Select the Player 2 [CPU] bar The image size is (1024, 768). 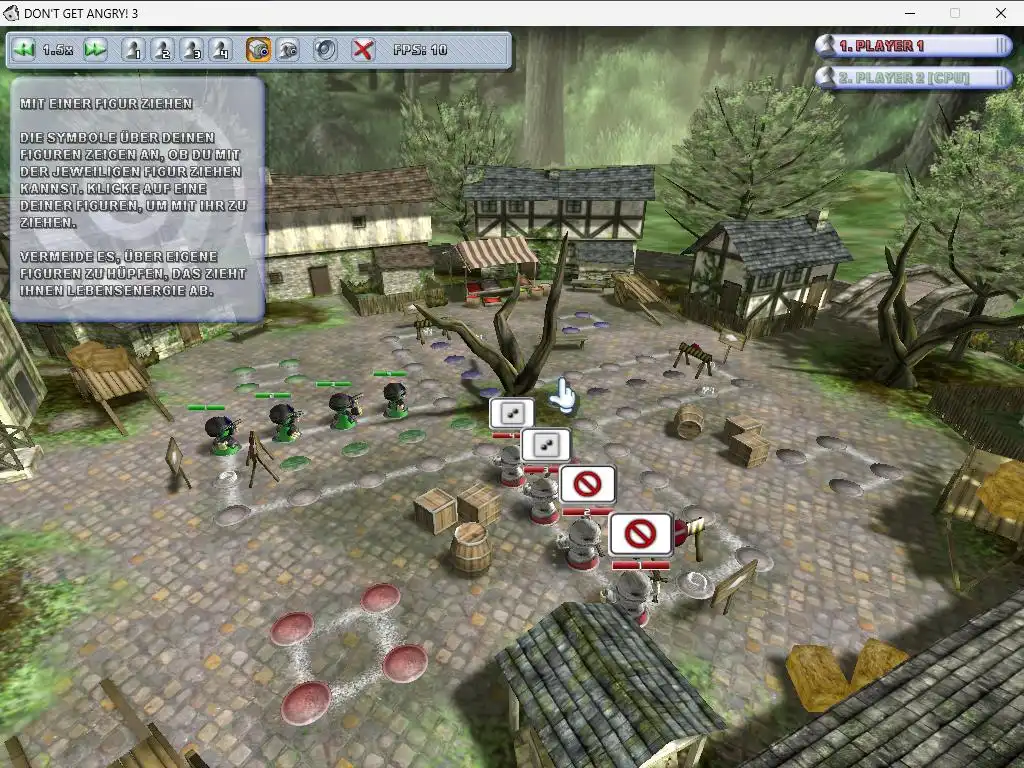(914, 77)
